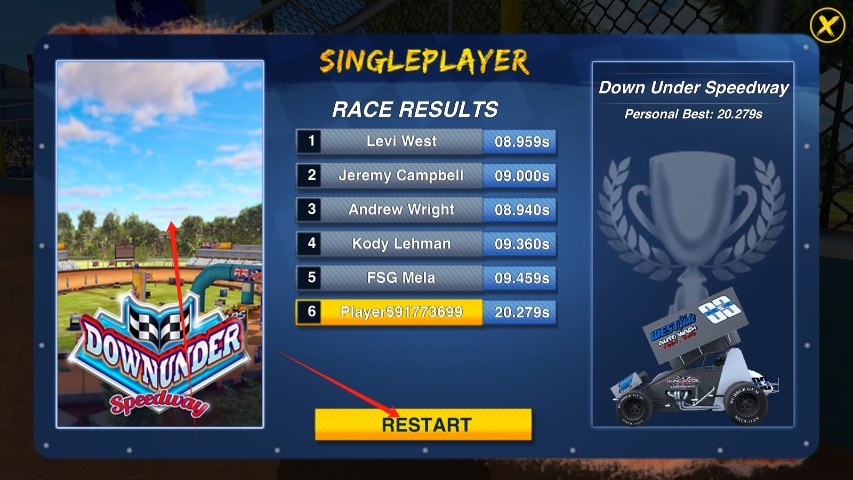
Task: Click the yellow RESTART button
Action: click(424, 424)
